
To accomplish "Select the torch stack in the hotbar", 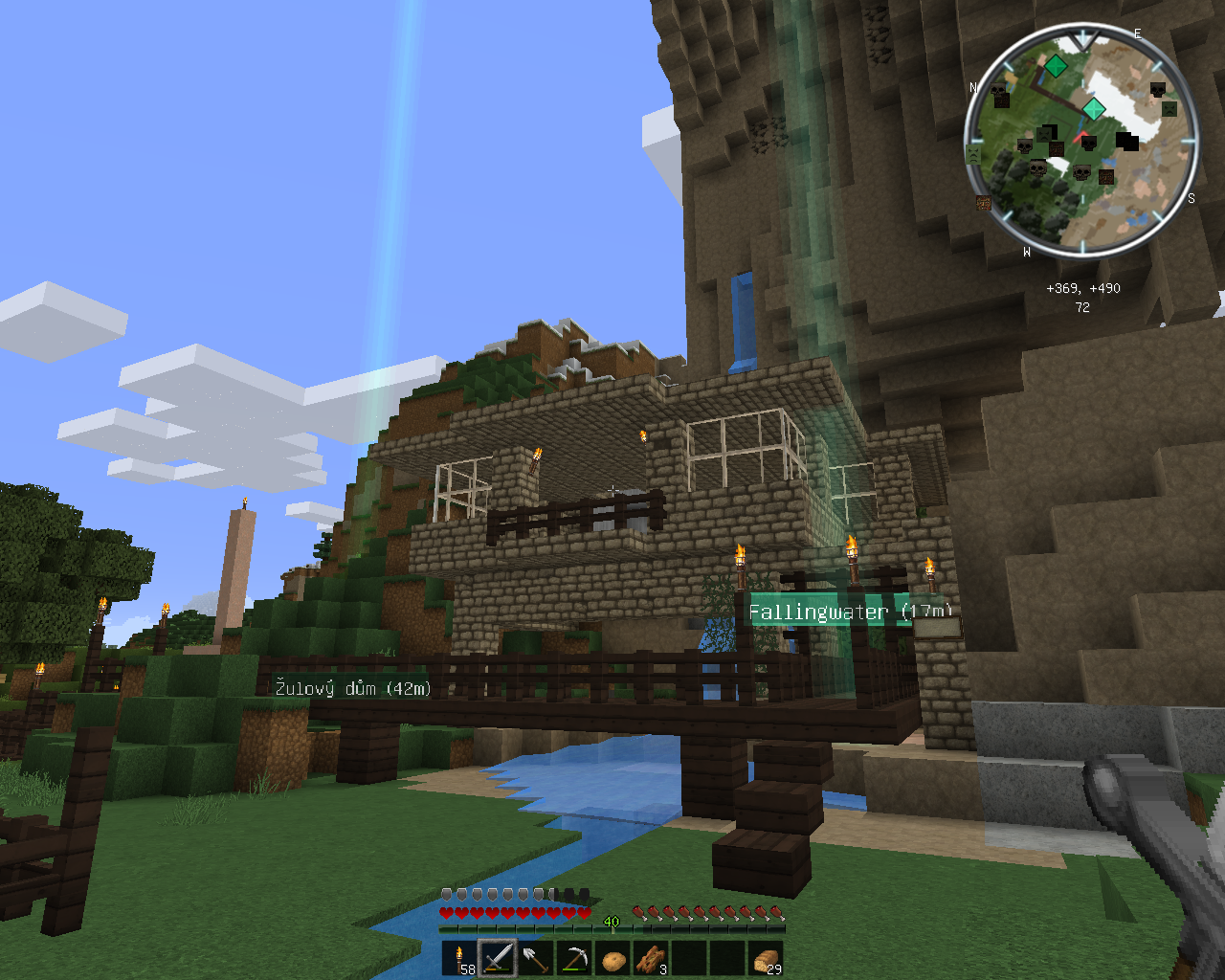I will [459, 958].
